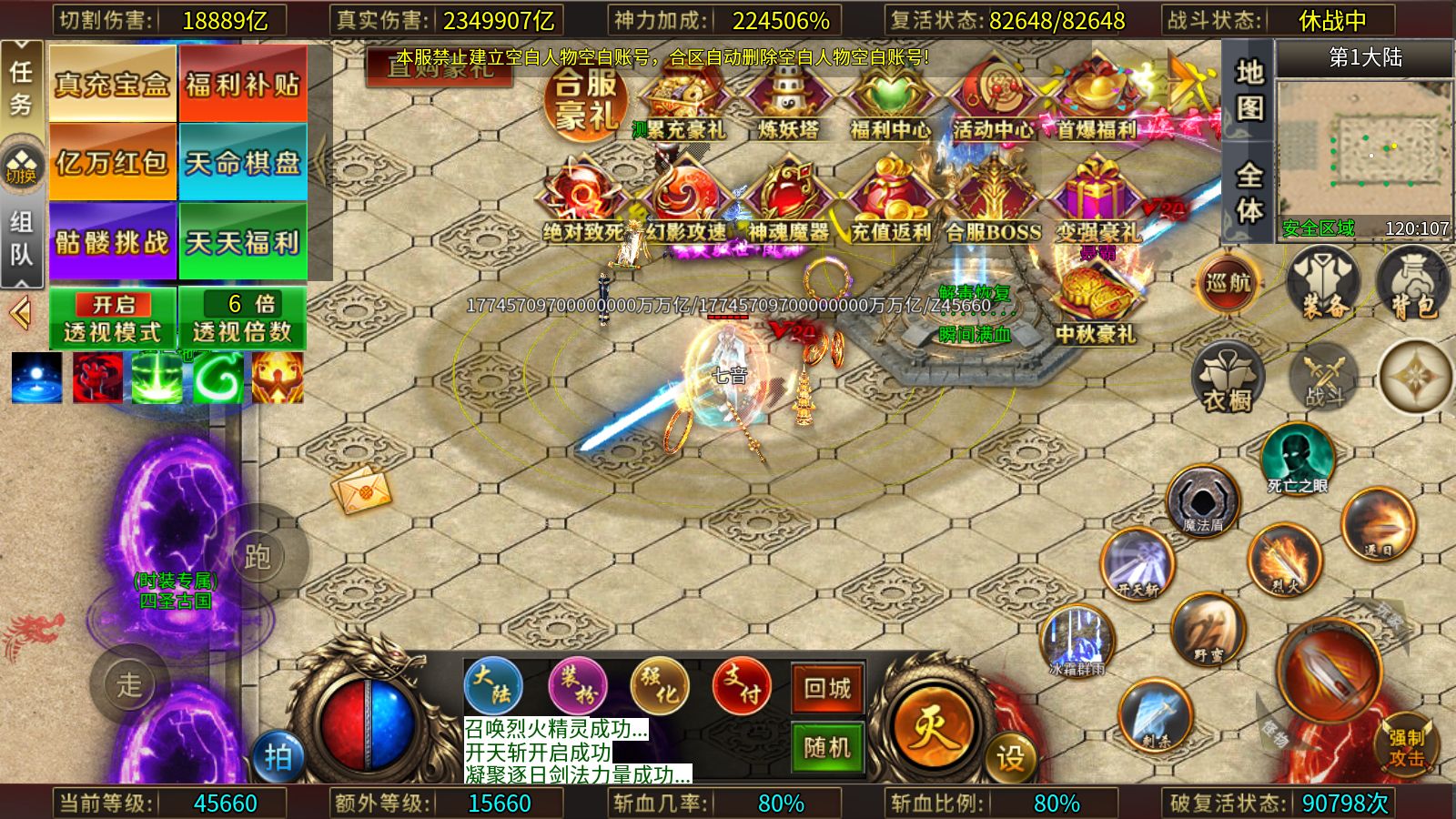Open the 任务 quest tab
This screenshot has height=819, width=1456.
(21, 86)
